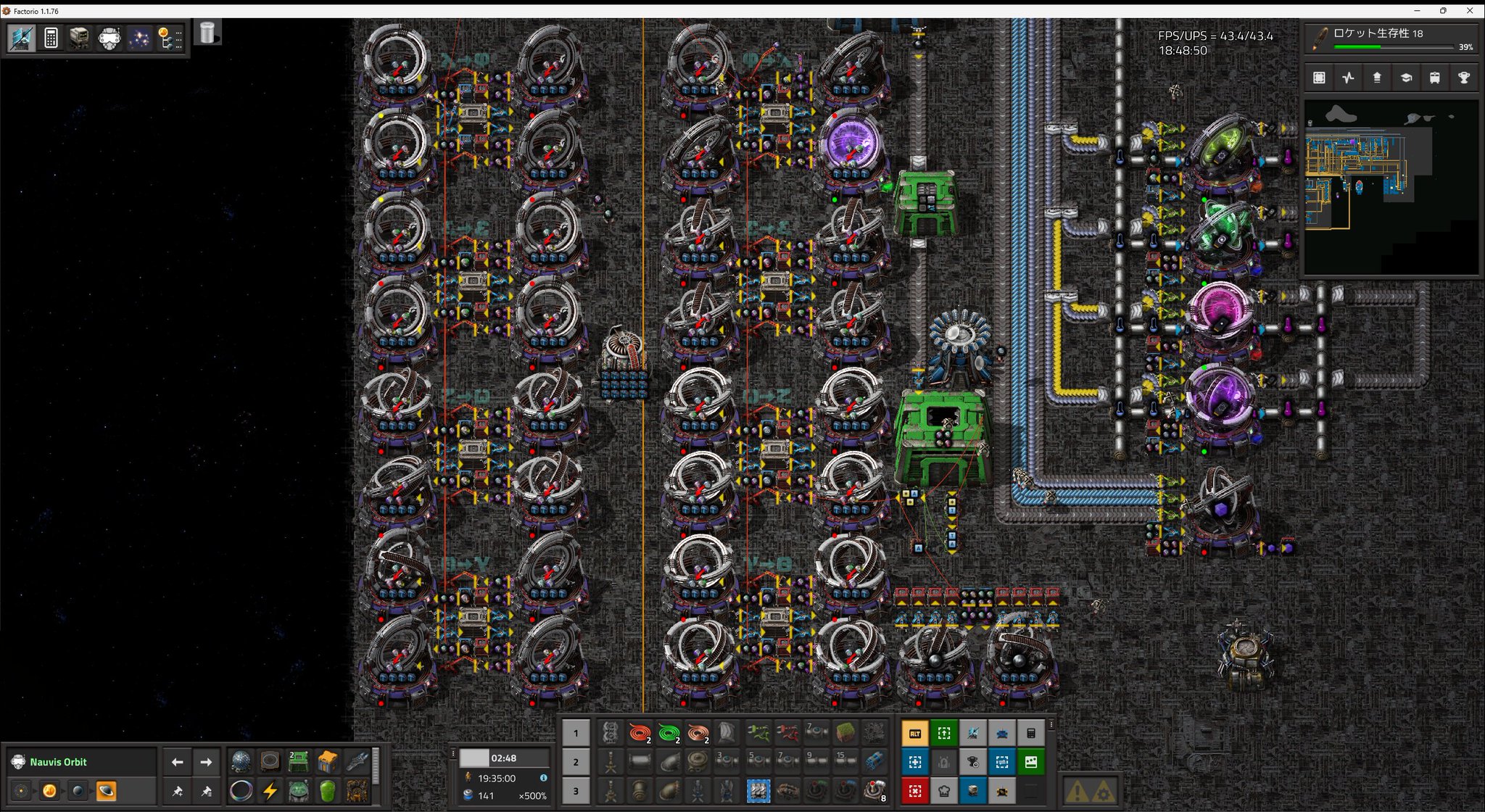1485x812 pixels.
Task: View achievements via trophy icon
Action: pos(1463,78)
